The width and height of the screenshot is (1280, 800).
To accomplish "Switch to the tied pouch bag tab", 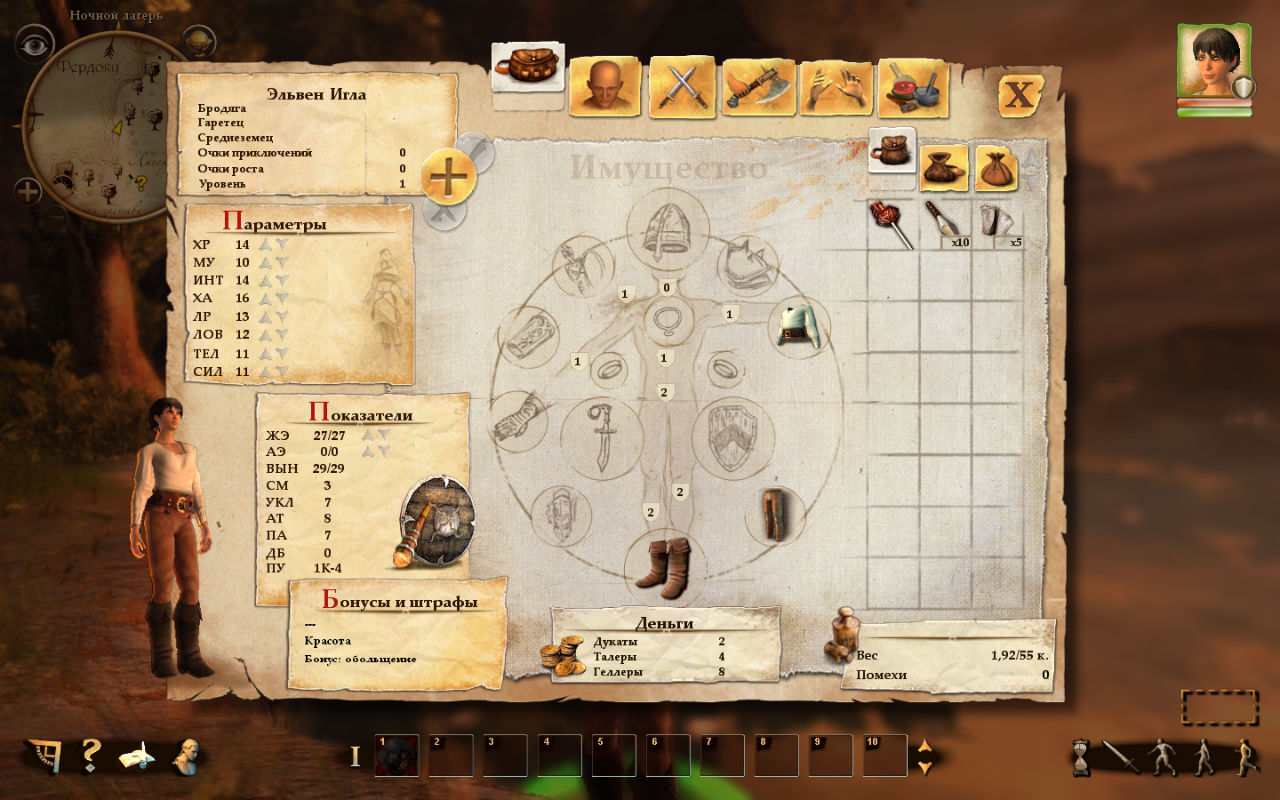I will (996, 166).
